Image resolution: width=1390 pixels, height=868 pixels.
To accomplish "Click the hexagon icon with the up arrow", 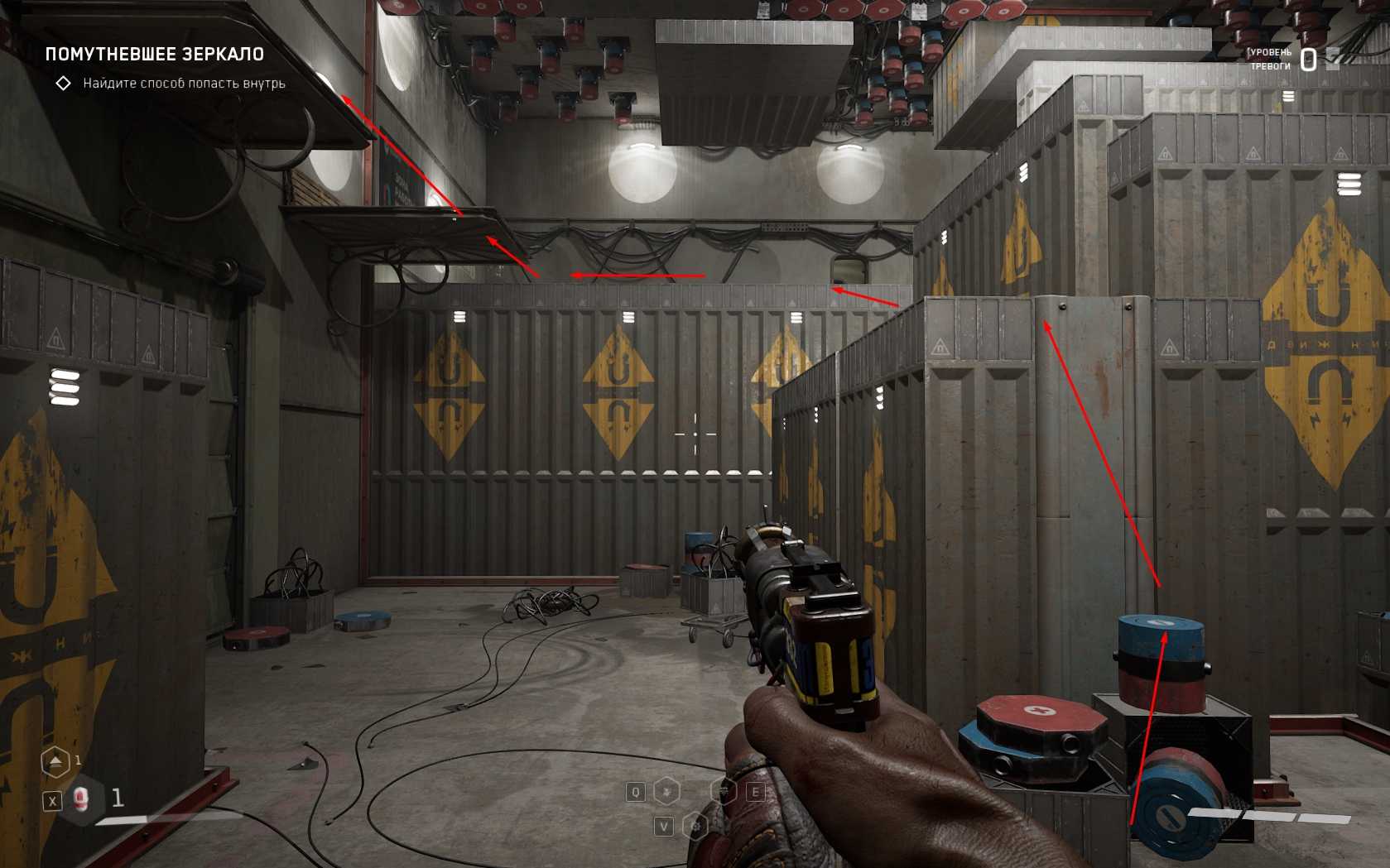I will pos(55,762).
